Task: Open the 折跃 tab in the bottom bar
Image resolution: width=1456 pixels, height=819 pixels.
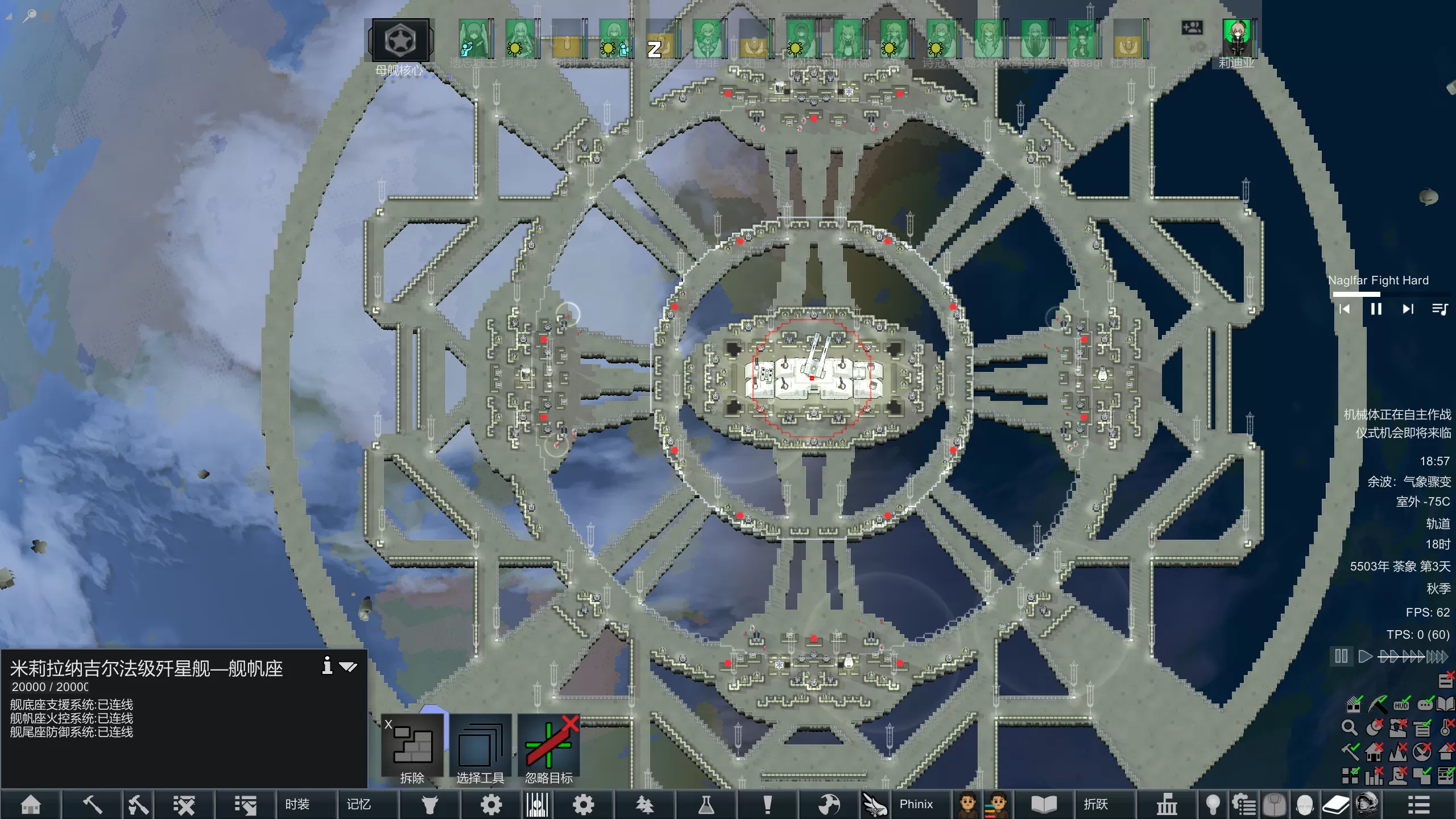Action: [1095, 804]
